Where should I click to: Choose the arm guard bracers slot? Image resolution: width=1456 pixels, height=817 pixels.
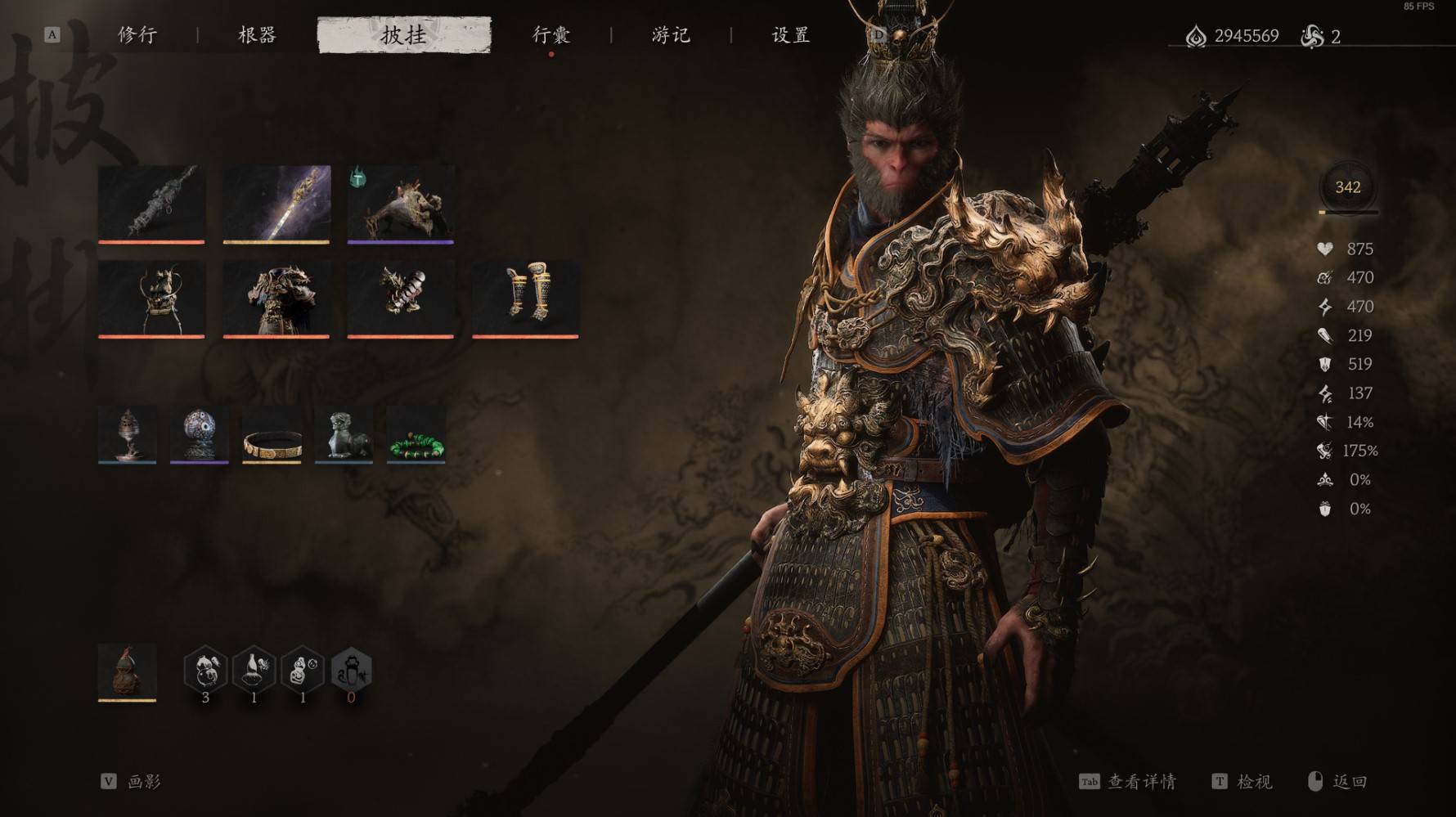(401, 299)
